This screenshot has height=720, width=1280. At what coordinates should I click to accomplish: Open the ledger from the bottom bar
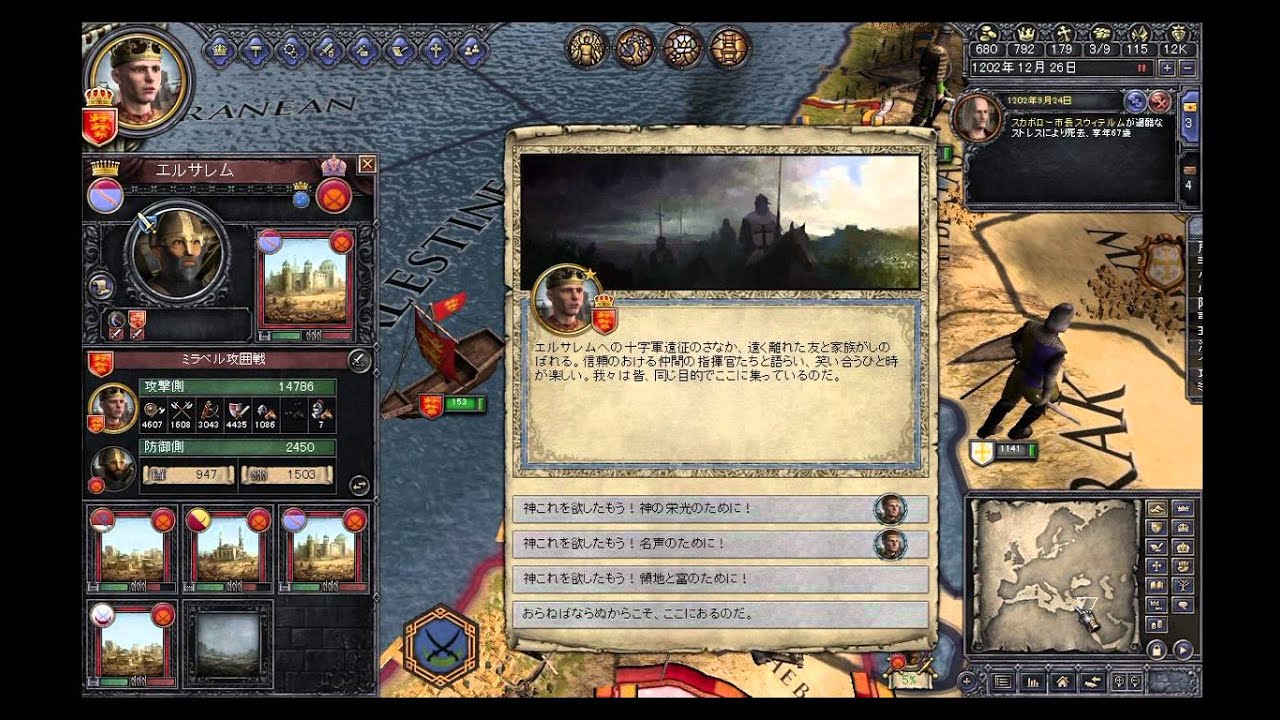(x=1031, y=682)
